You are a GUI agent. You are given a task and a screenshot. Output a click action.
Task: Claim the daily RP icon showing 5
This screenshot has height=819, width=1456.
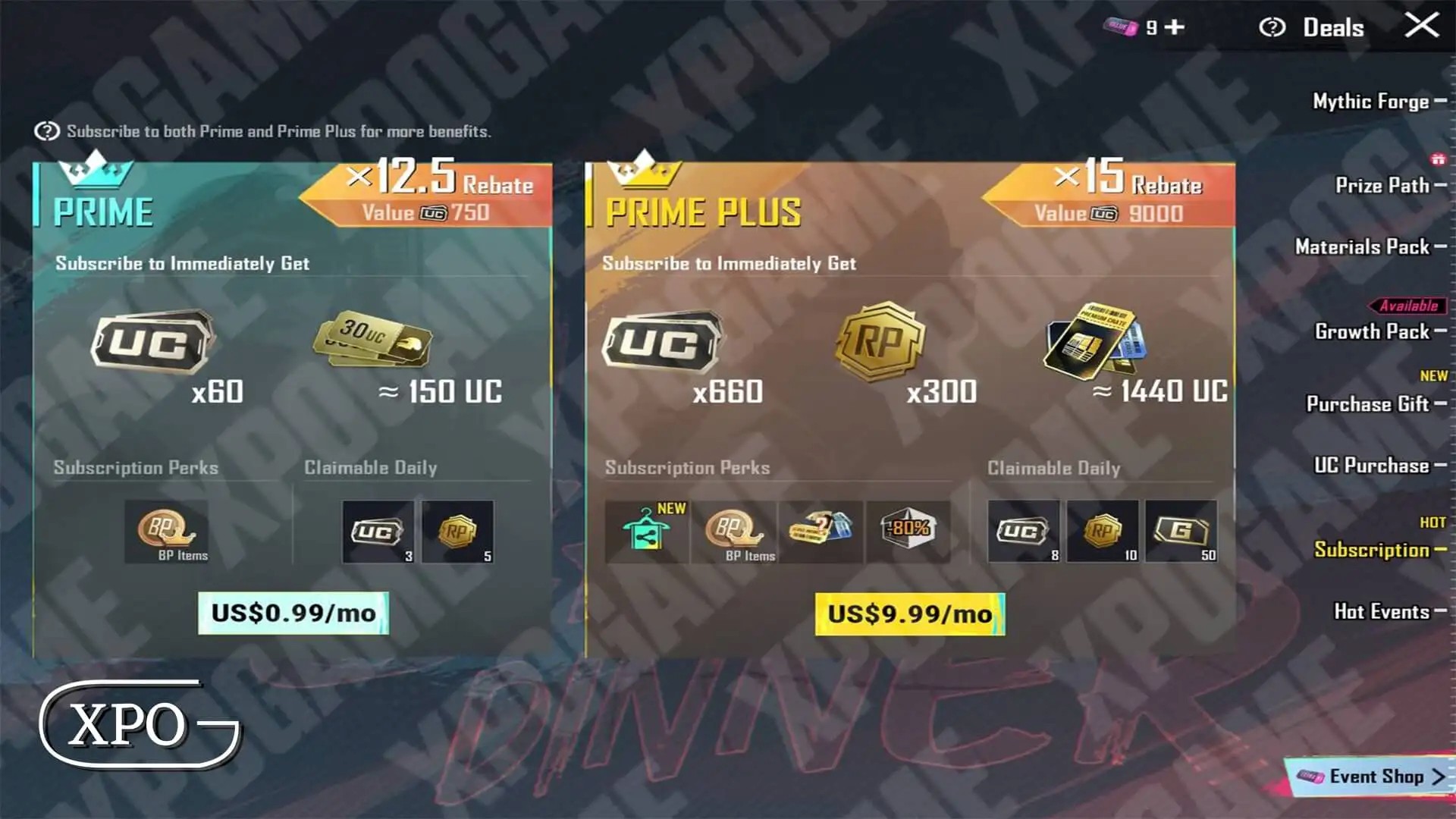coord(458,529)
